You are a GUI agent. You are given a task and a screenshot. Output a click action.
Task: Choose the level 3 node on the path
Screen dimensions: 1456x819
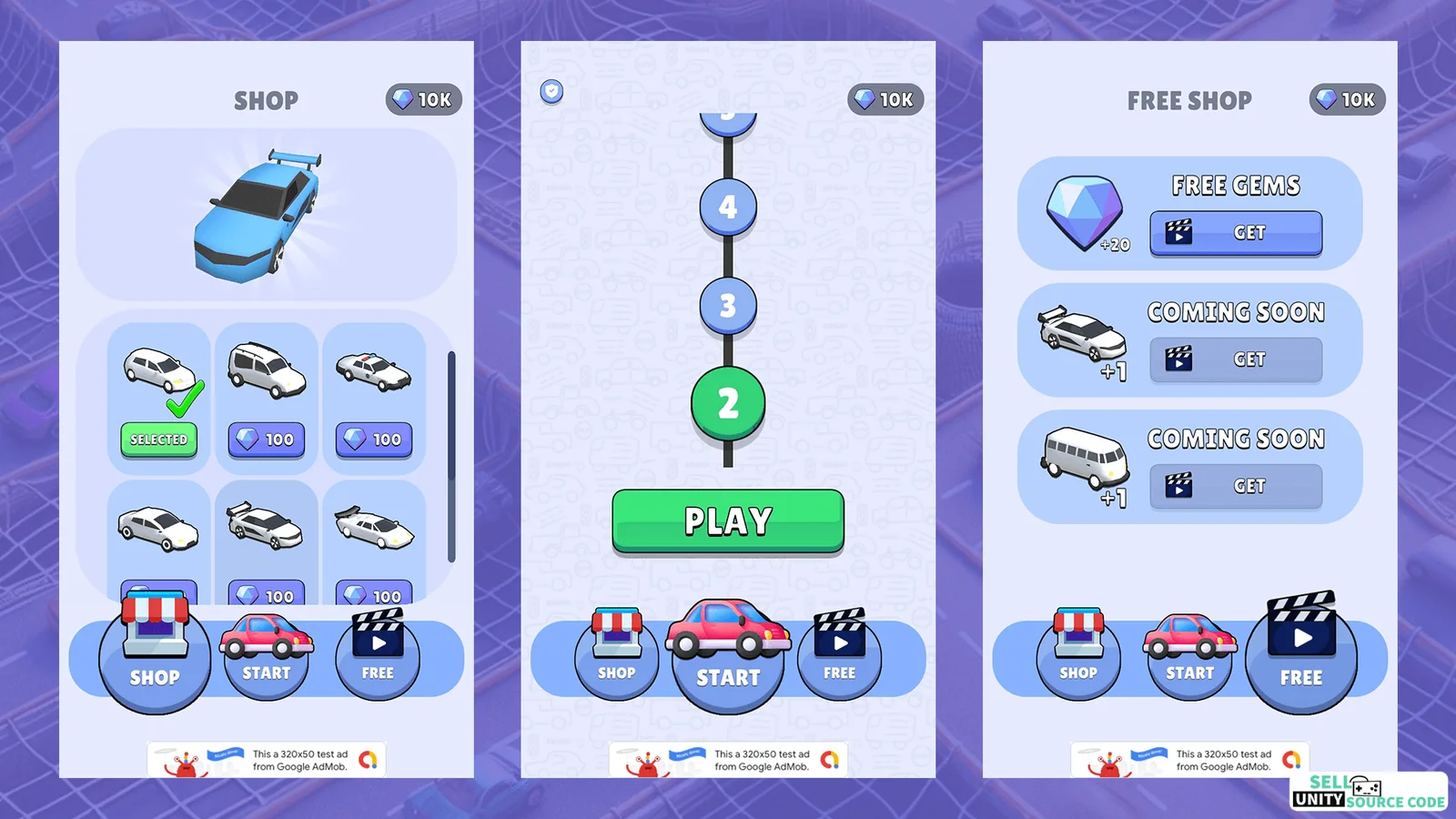tap(728, 306)
